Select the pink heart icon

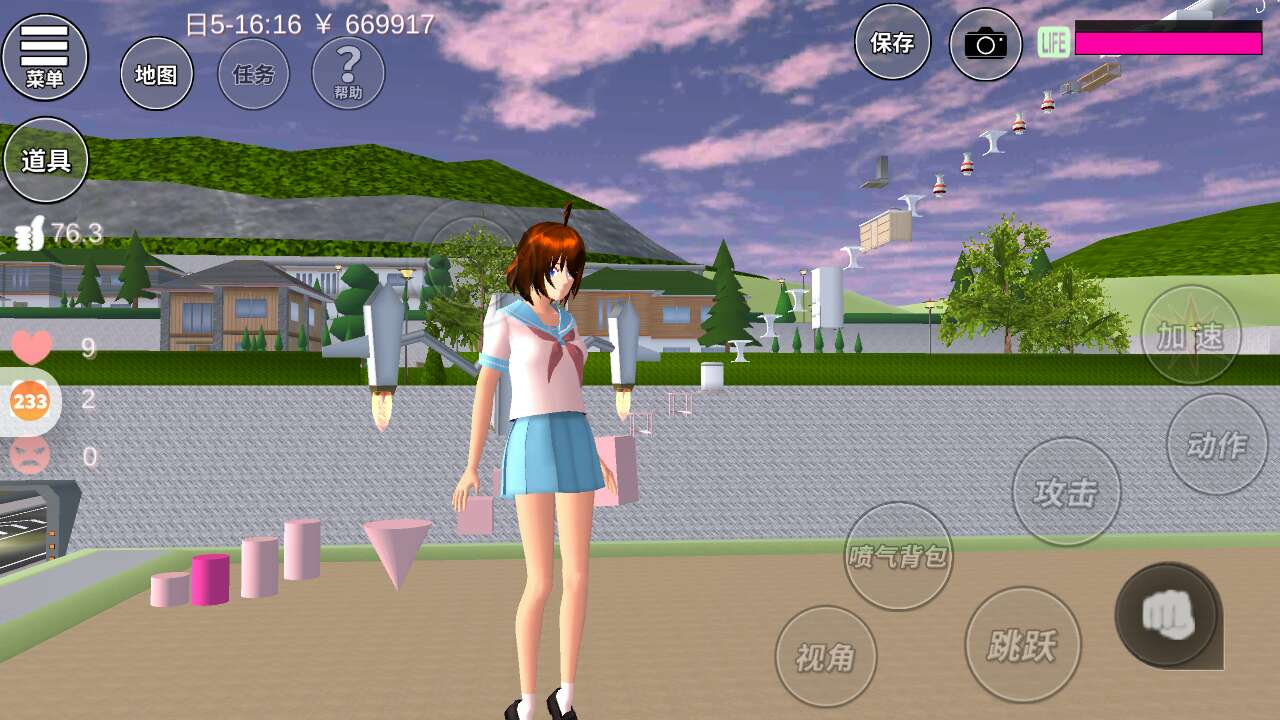[x=31, y=347]
